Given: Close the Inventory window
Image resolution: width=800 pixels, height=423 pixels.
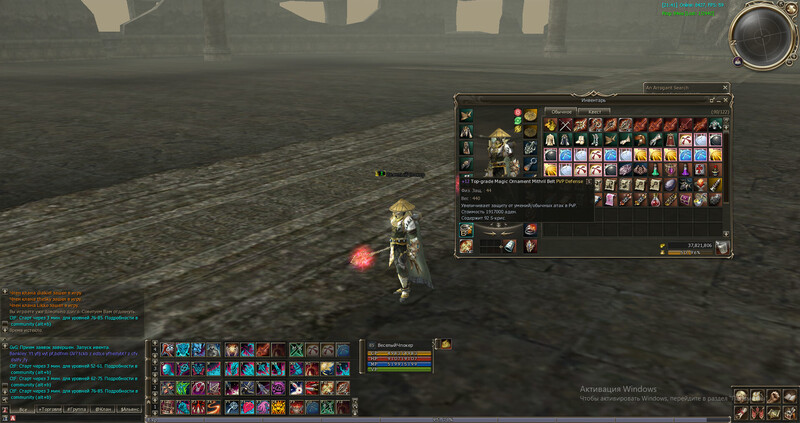Looking at the screenshot, I should [x=725, y=100].
